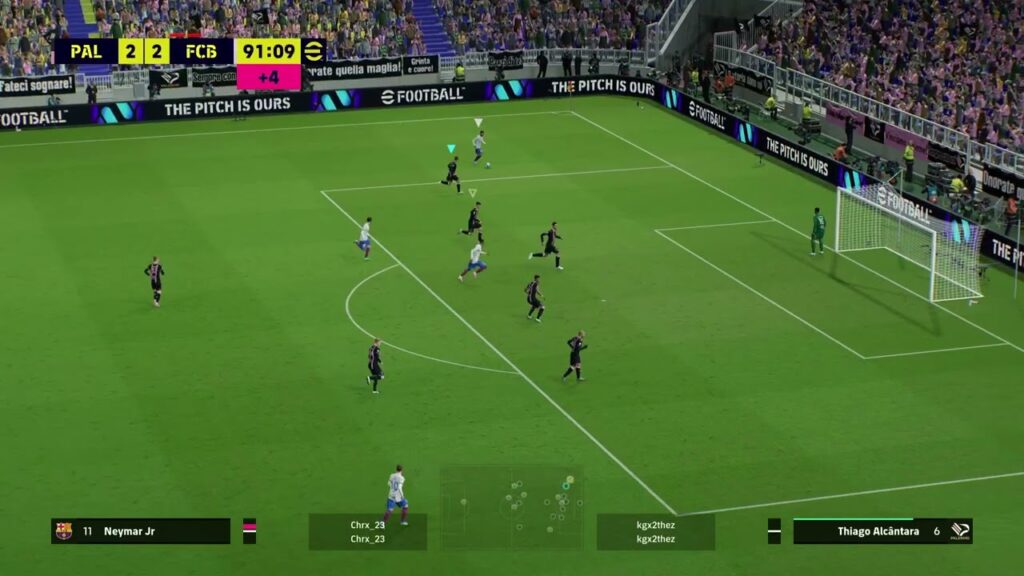Image resolution: width=1024 pixels, height=576 pixels.
Task: Click the pitch radar minimap
Action: tap(512, 507)
